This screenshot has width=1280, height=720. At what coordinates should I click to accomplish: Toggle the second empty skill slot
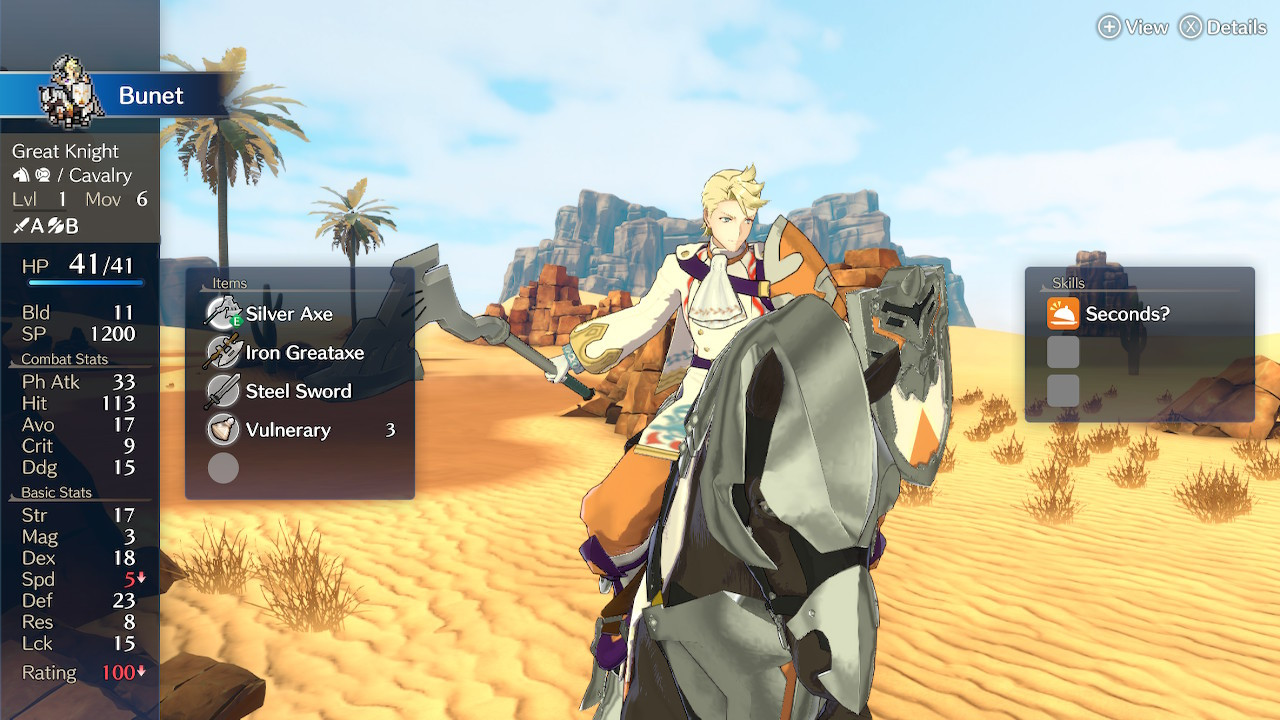(x=1063, y=391)
